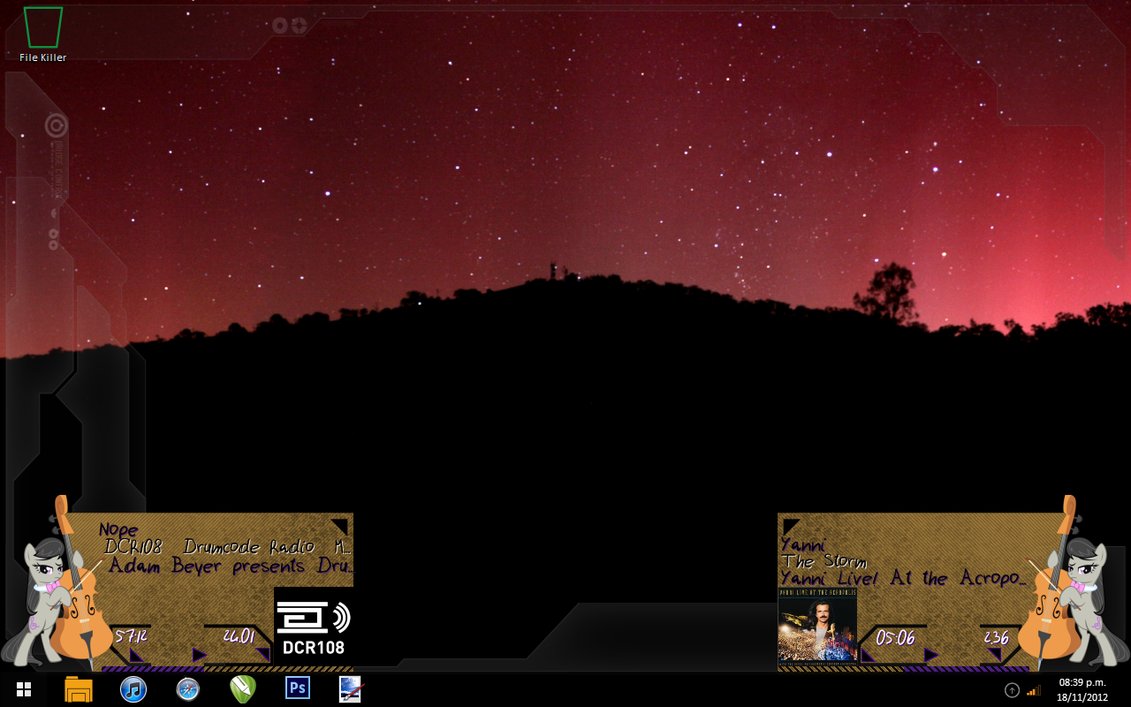Screen dimensions: 1131x707
Task: Click the DCR108 Drumcode Radio cover art
Action: point(313,627)
